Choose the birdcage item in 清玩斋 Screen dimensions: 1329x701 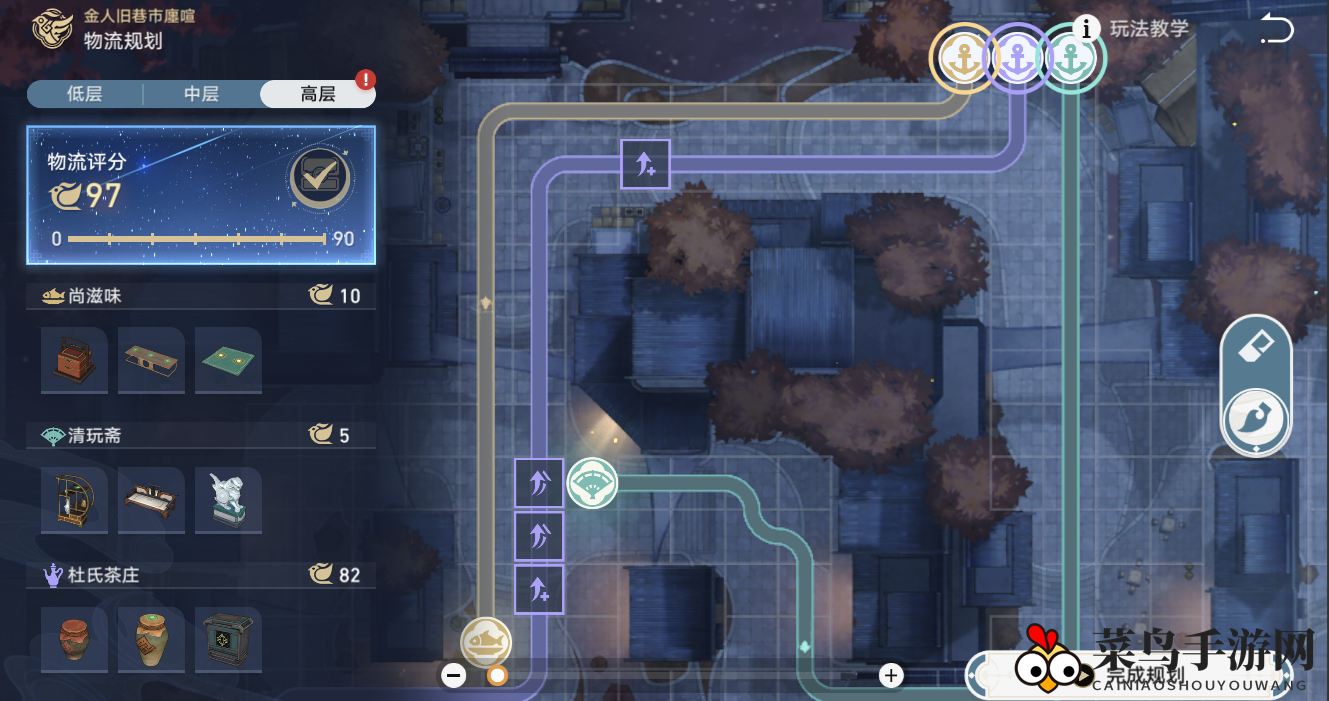click(74, 500)
